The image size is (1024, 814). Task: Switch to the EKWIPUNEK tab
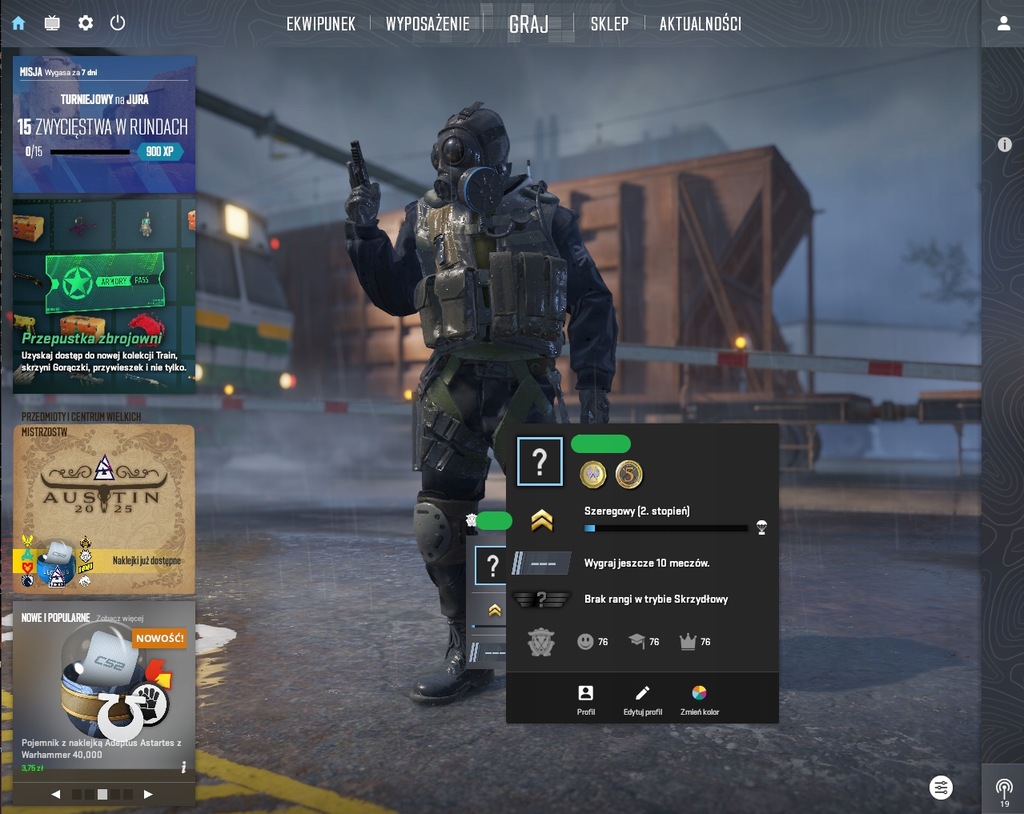[x=321, y=24]
